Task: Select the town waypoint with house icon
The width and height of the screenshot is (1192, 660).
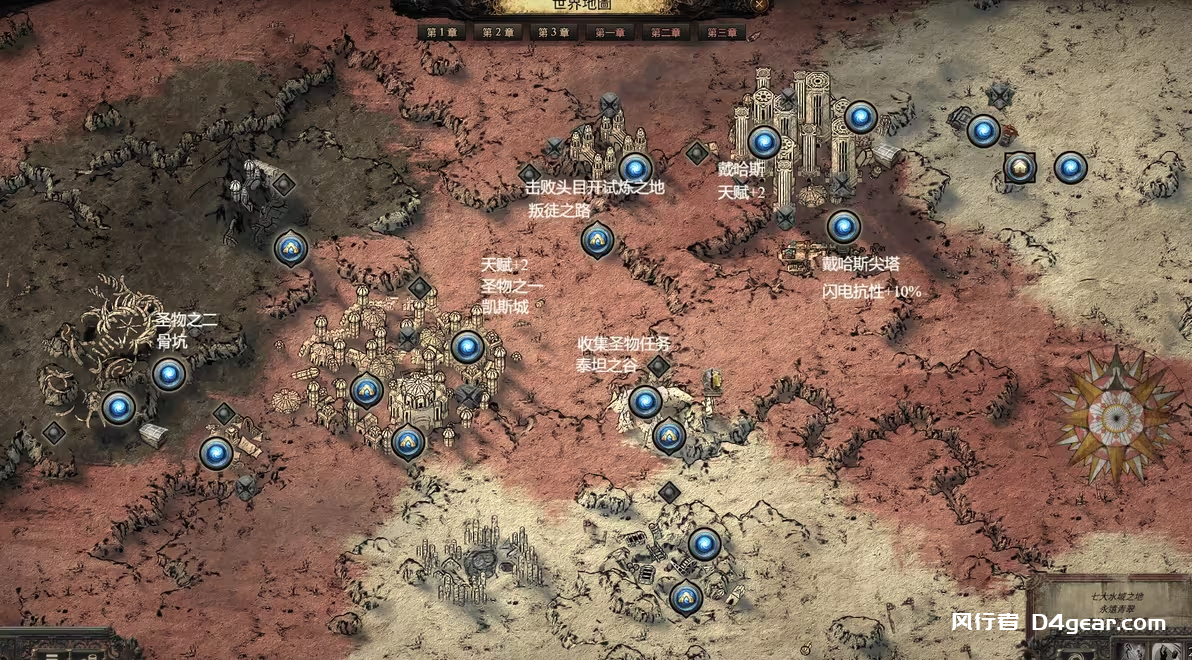Action: (1019, 166)
